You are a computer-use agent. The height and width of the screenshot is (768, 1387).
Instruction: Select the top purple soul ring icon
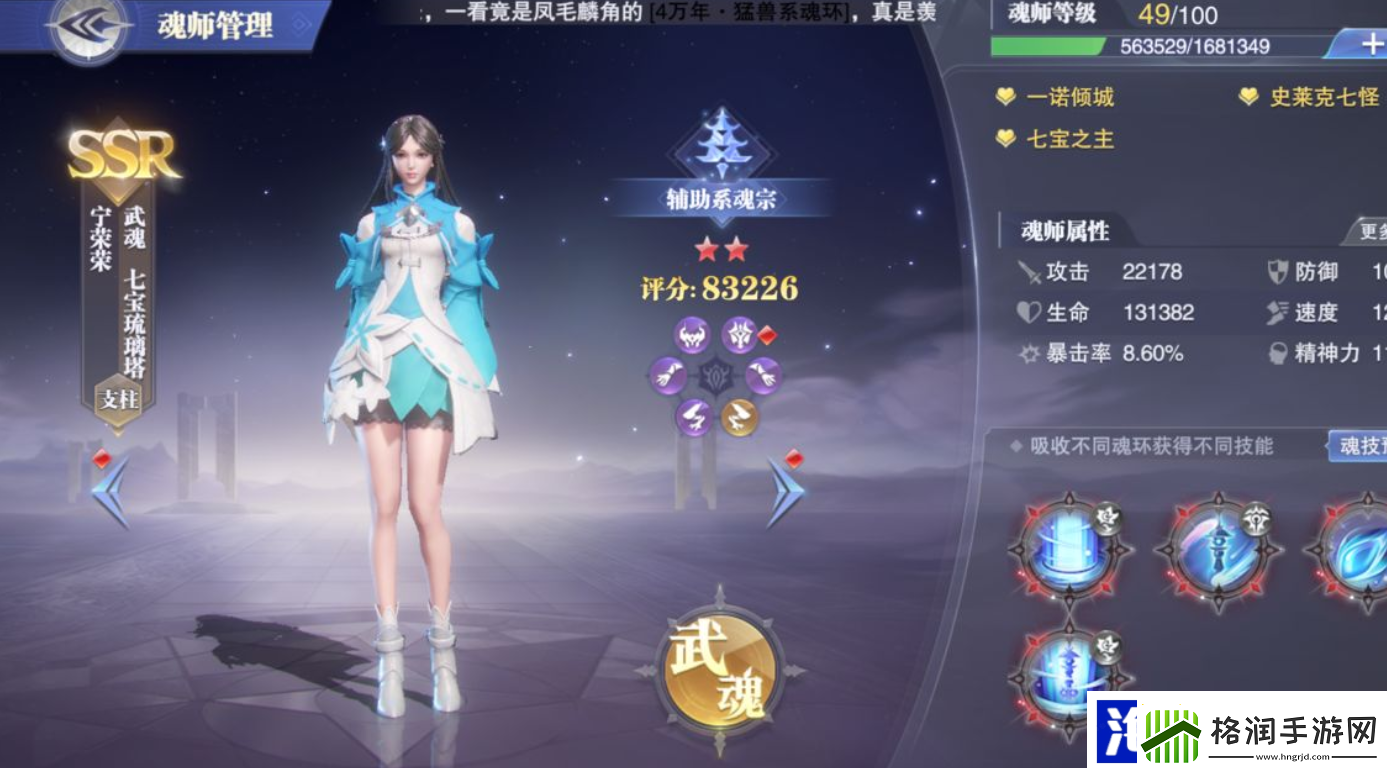690,333
